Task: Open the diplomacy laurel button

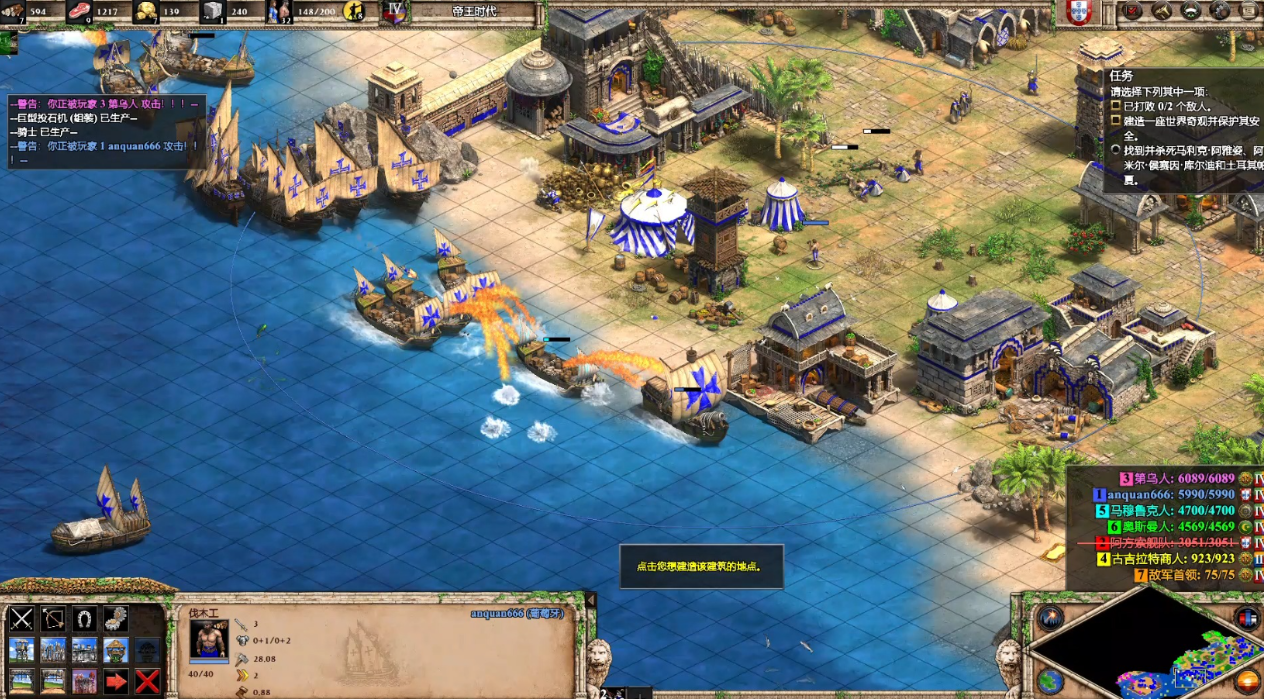Action: 1191,11
